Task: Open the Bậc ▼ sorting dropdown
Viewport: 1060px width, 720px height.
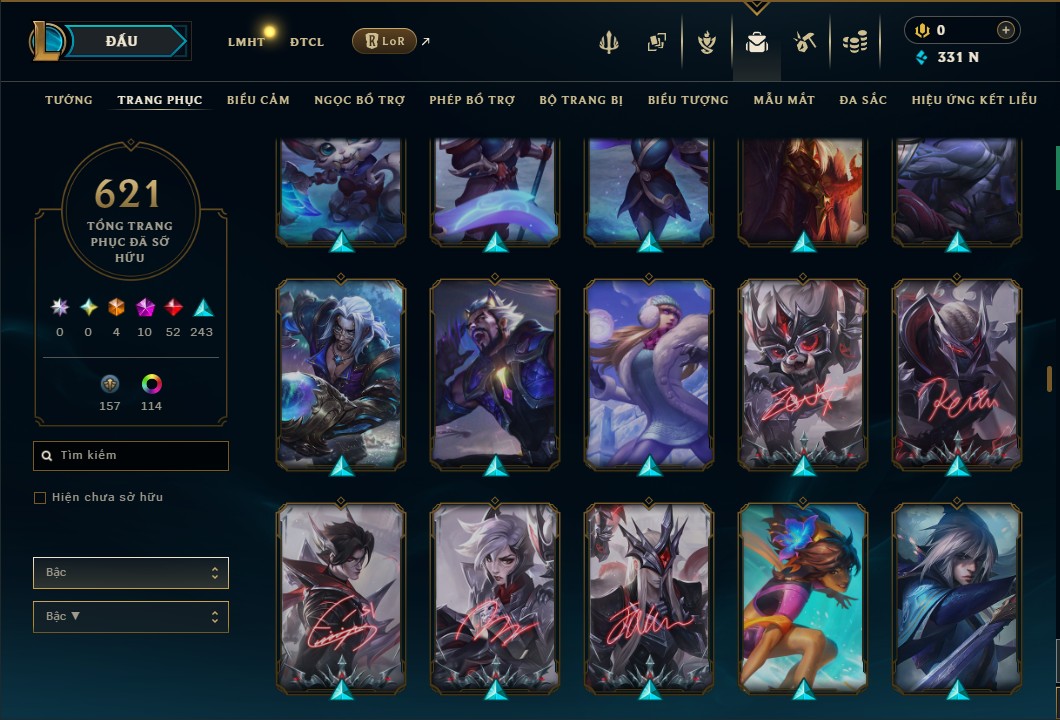Action: 131,616
